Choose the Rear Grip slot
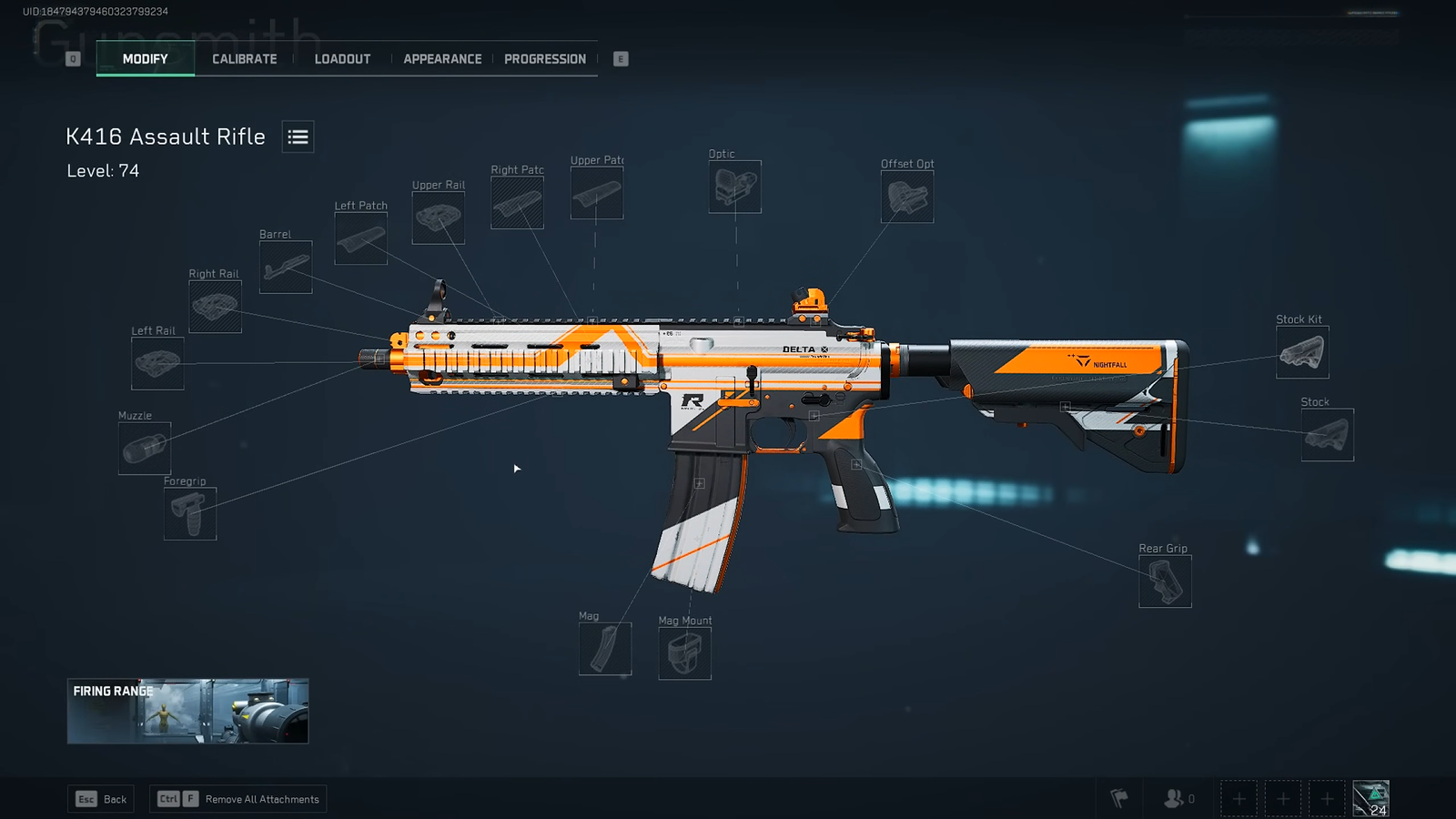 tap(1165, 581)
